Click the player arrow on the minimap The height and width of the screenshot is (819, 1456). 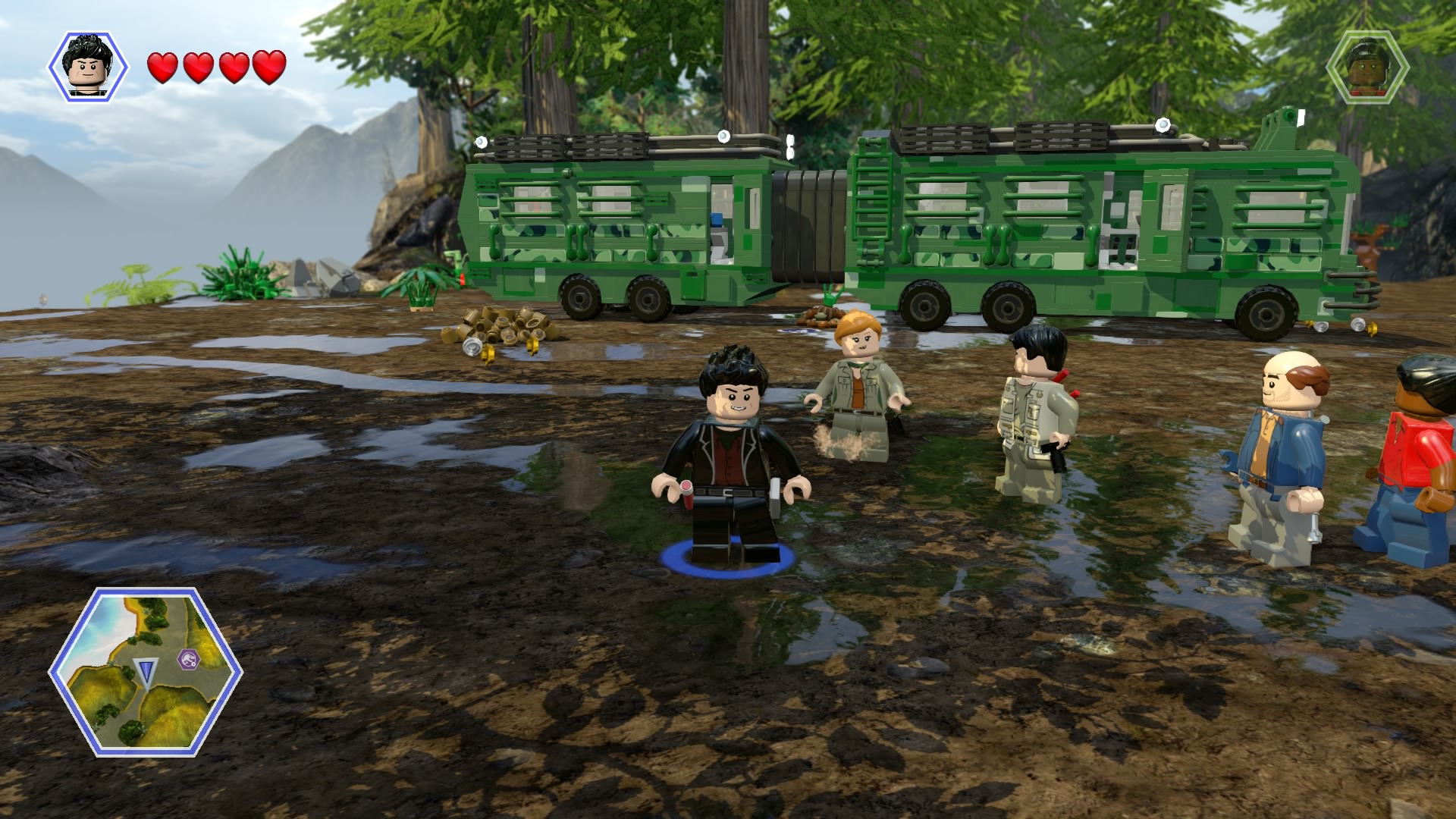(x=146, y=670)
